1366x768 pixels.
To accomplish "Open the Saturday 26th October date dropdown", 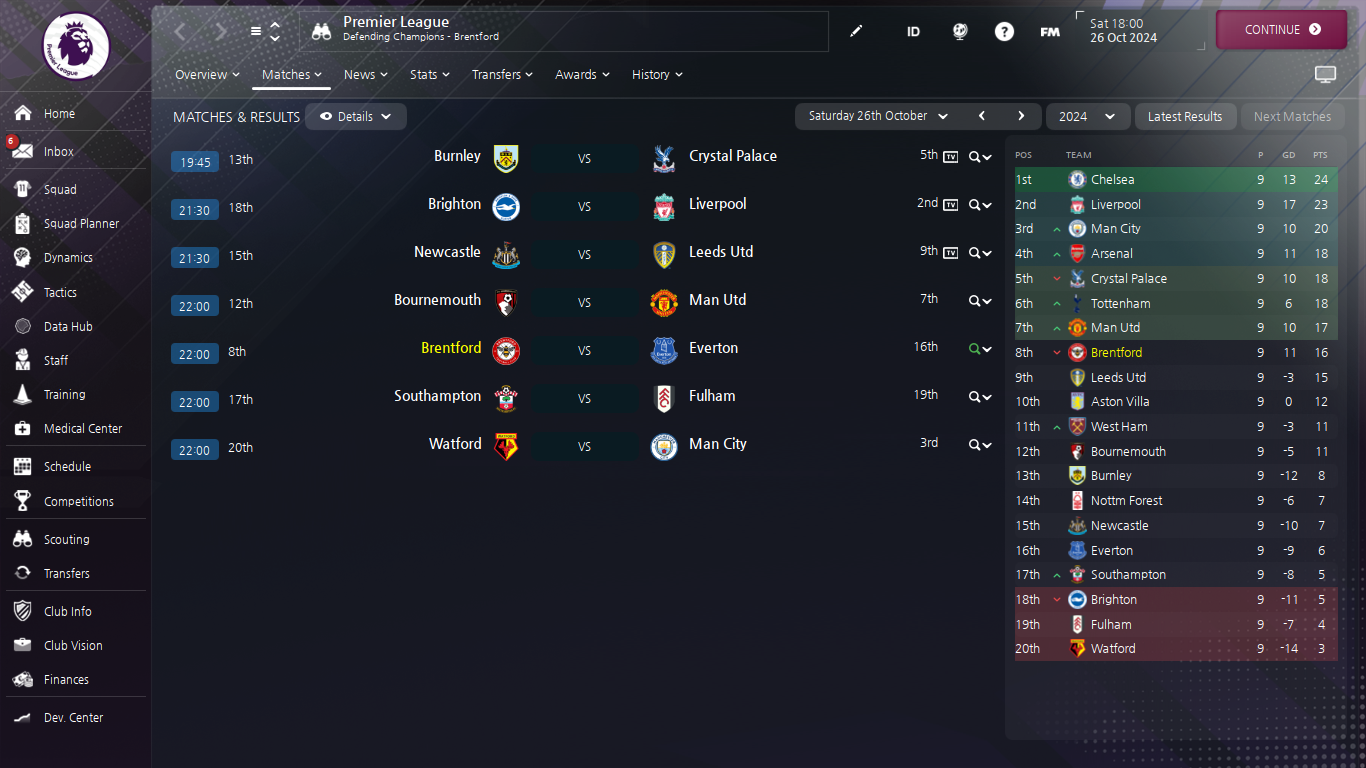I will coord(878,117).
